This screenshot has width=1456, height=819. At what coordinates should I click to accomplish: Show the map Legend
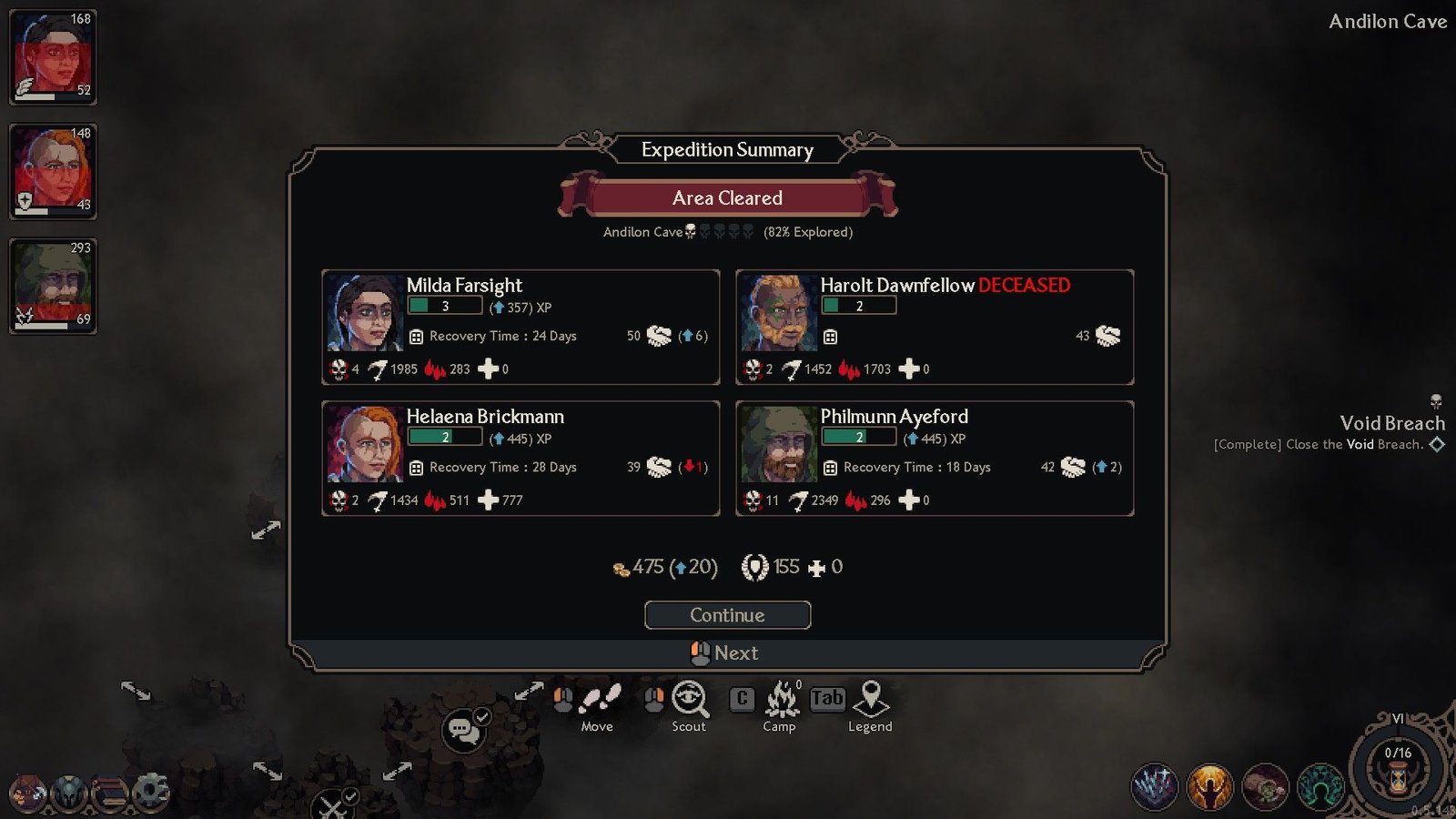click(871, 700)
